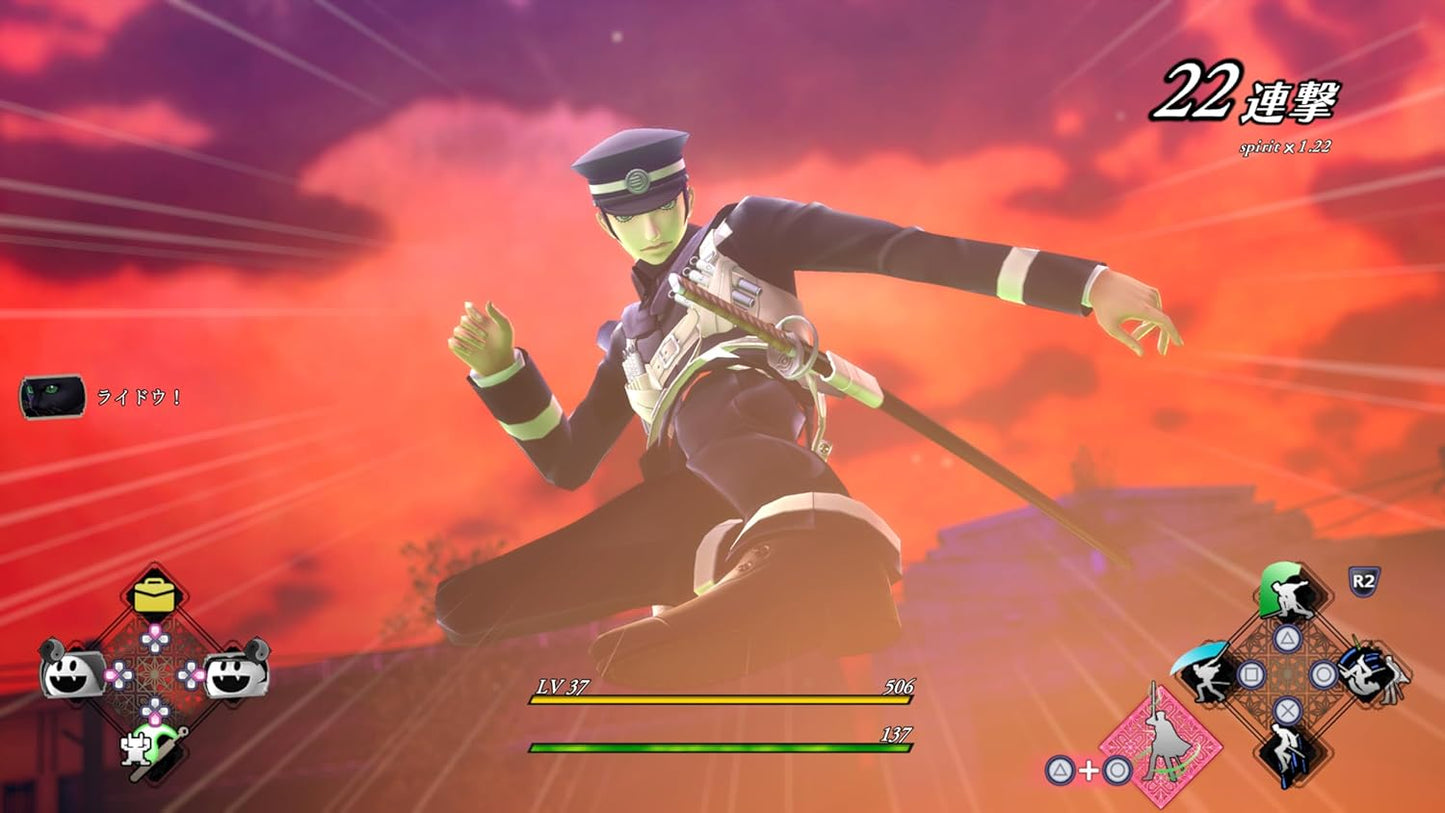The height and width of the screenshot is (813, 1445).
Task: Click the d-pad up indicator under the briefcase
Action: point(154,639)
